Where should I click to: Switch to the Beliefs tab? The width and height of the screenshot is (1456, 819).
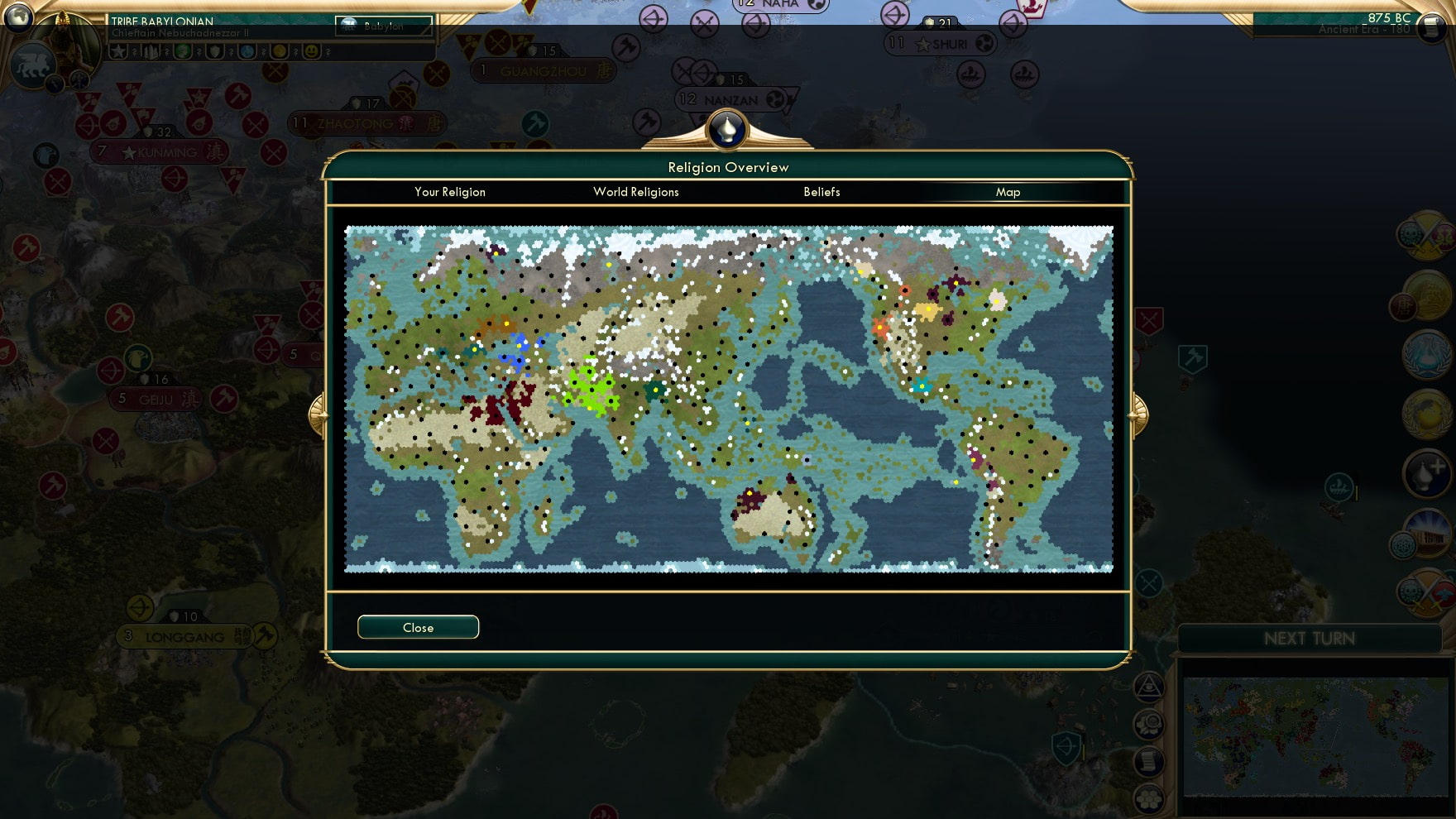820,192
